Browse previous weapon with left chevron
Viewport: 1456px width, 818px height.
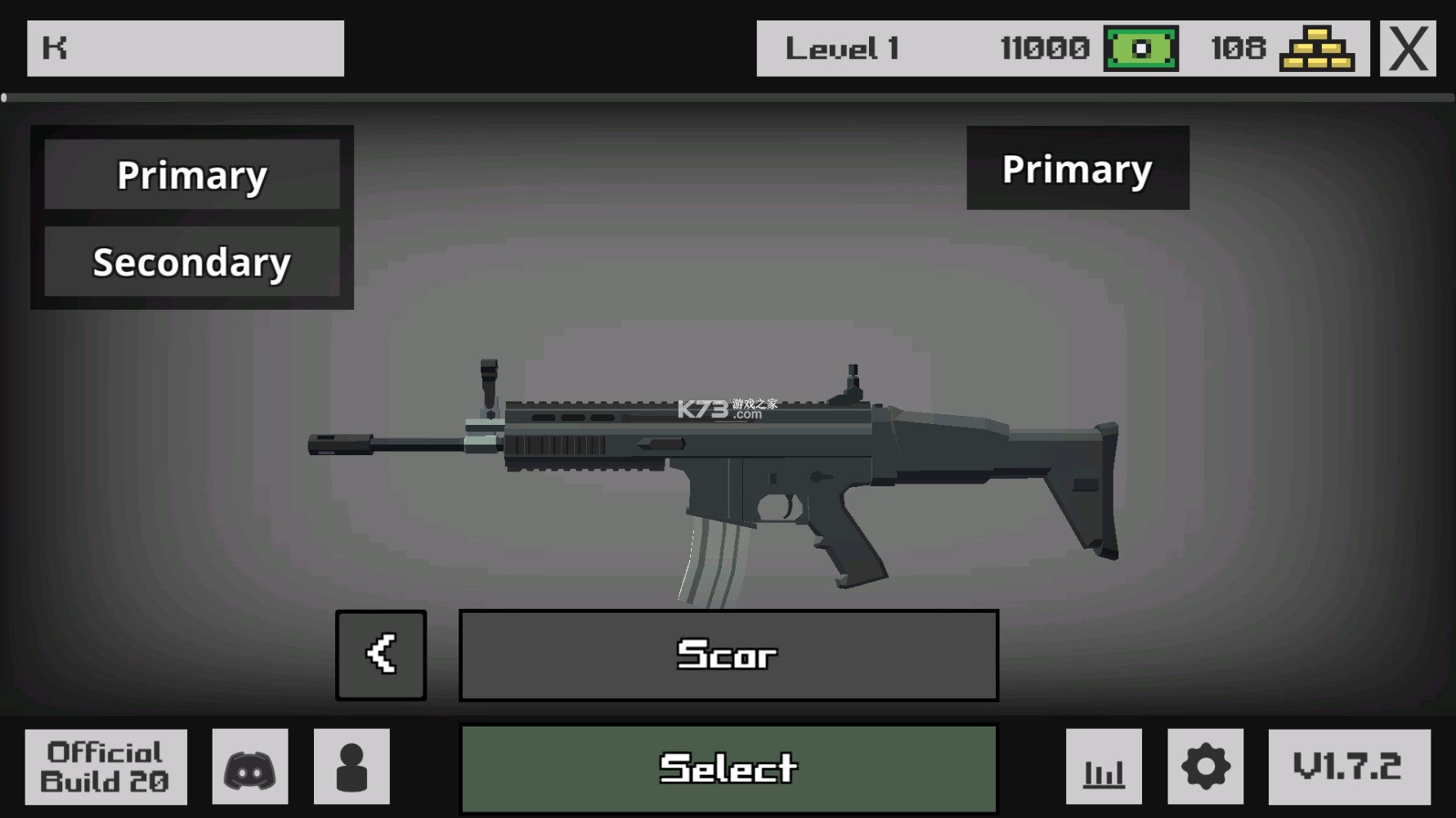click(x=381, y=655)
